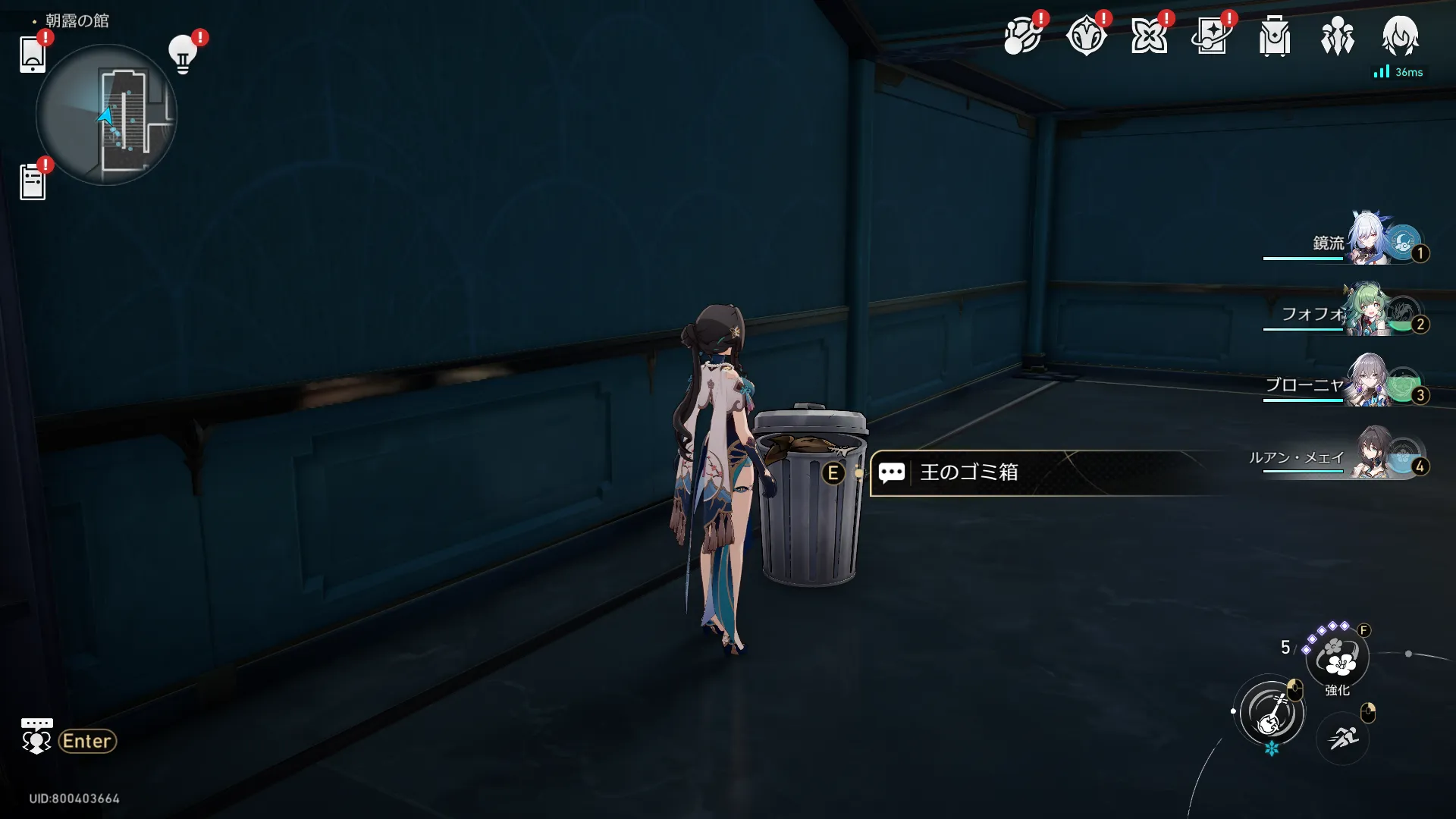Open the suitcase inventory icon

pos(1275,36)
